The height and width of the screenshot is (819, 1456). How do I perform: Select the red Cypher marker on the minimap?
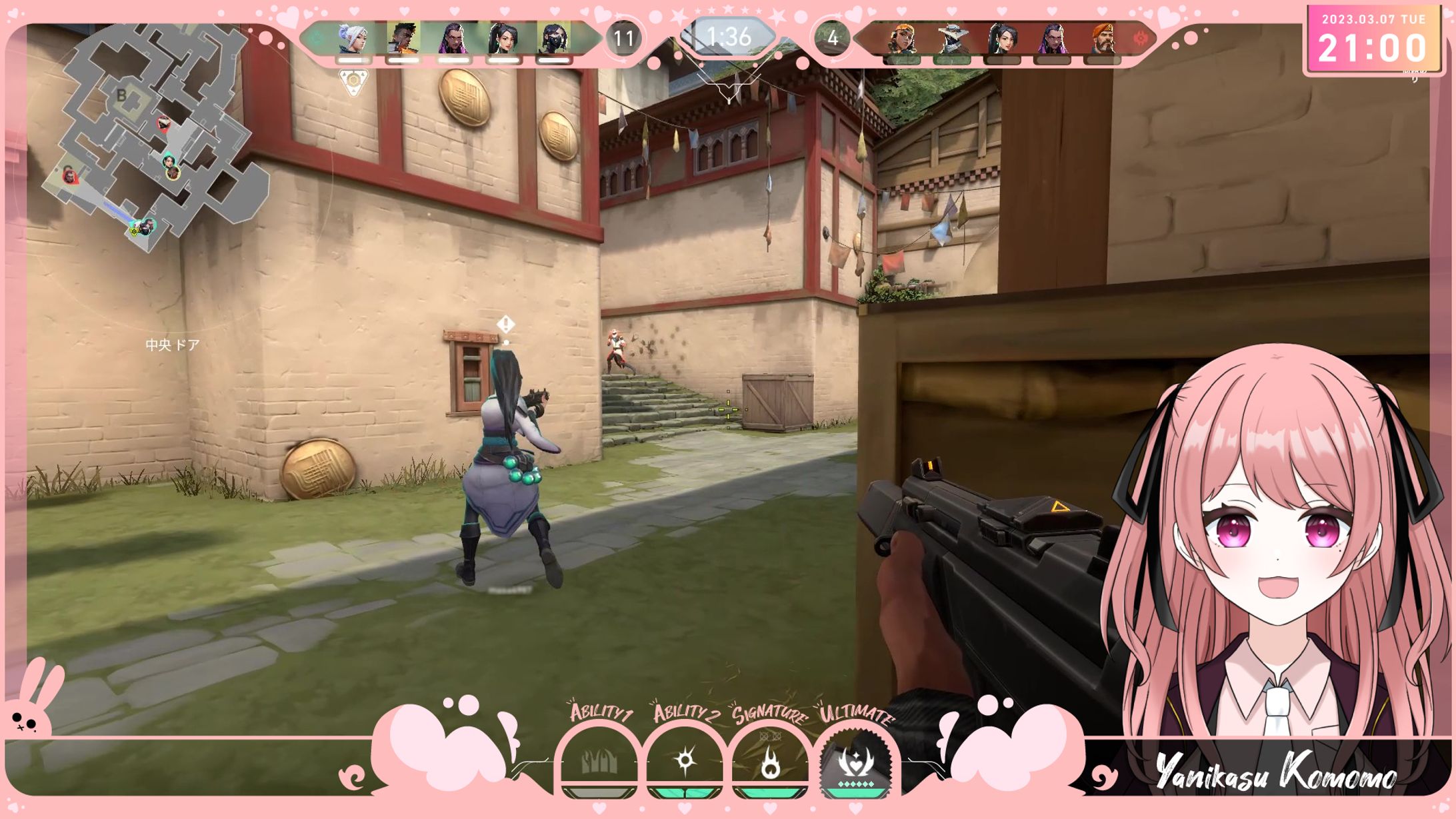(x=164, y=123)
